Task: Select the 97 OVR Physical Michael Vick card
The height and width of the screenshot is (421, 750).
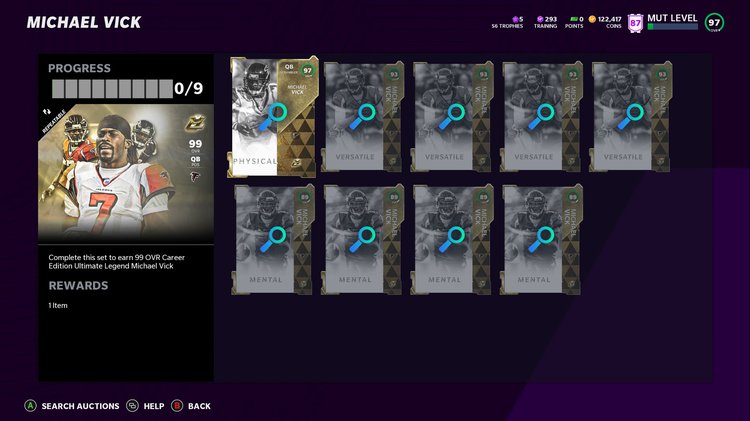Action: [273, 117]
